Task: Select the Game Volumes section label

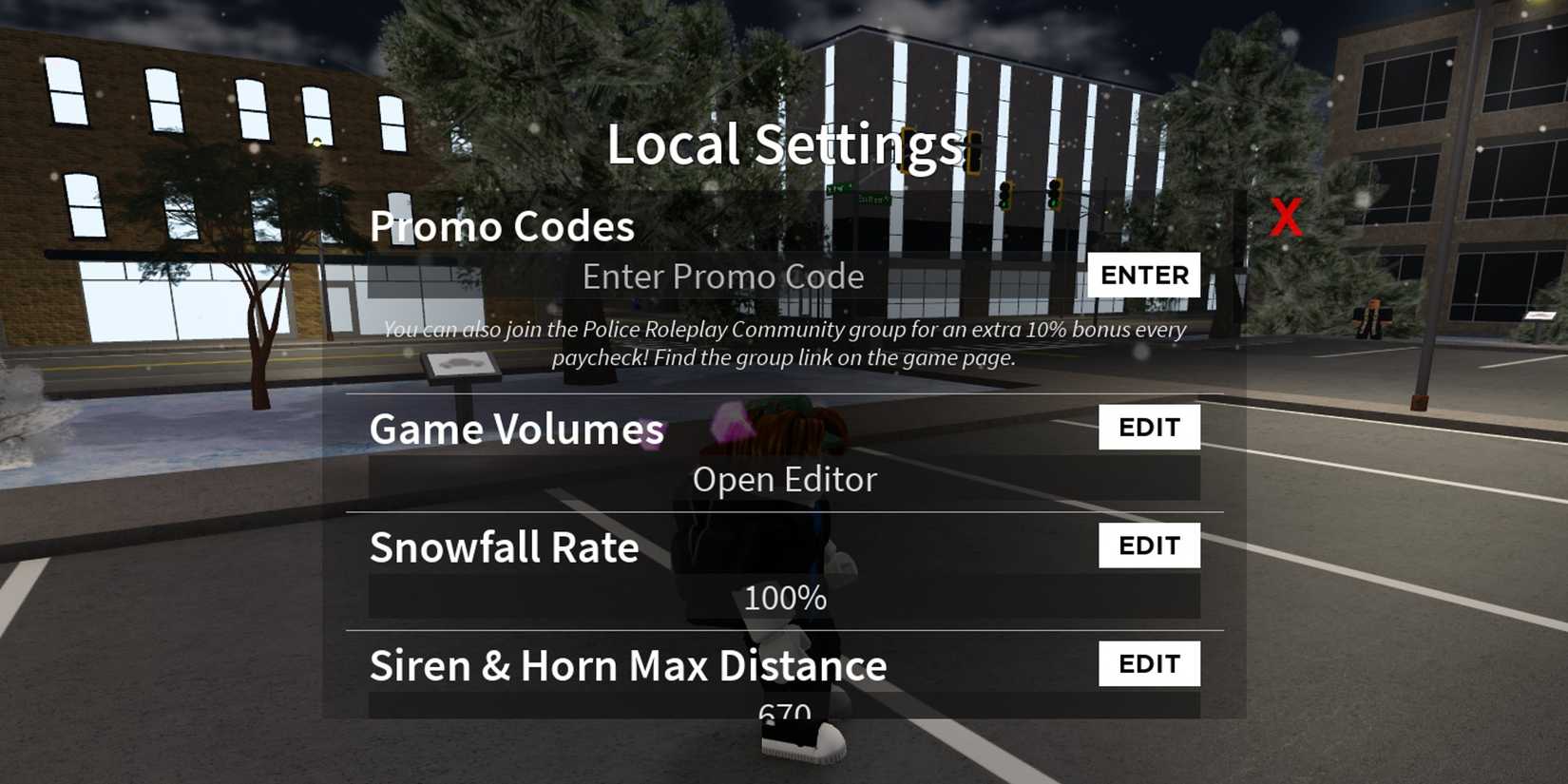Action: tap(516, 430)
